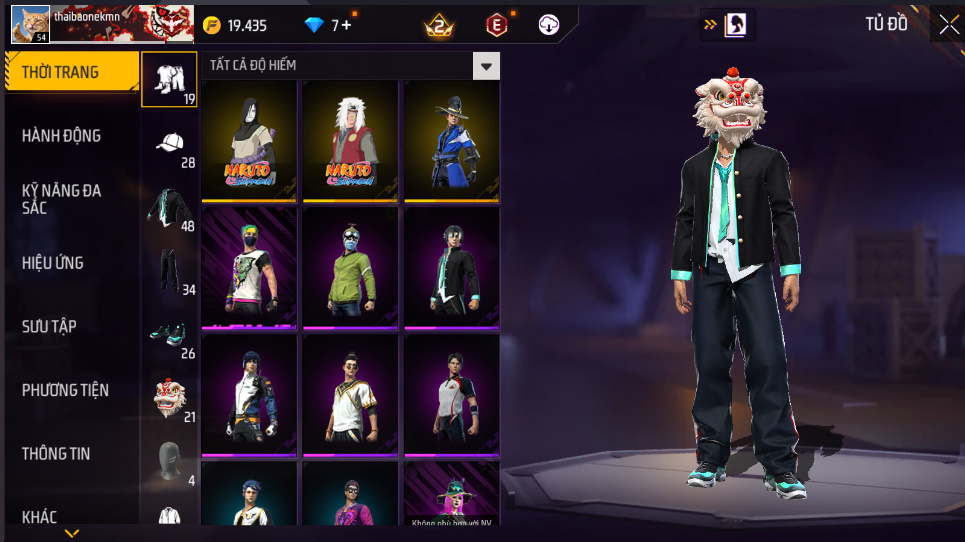Show the Thông Tin section

(x=56, y=453)
